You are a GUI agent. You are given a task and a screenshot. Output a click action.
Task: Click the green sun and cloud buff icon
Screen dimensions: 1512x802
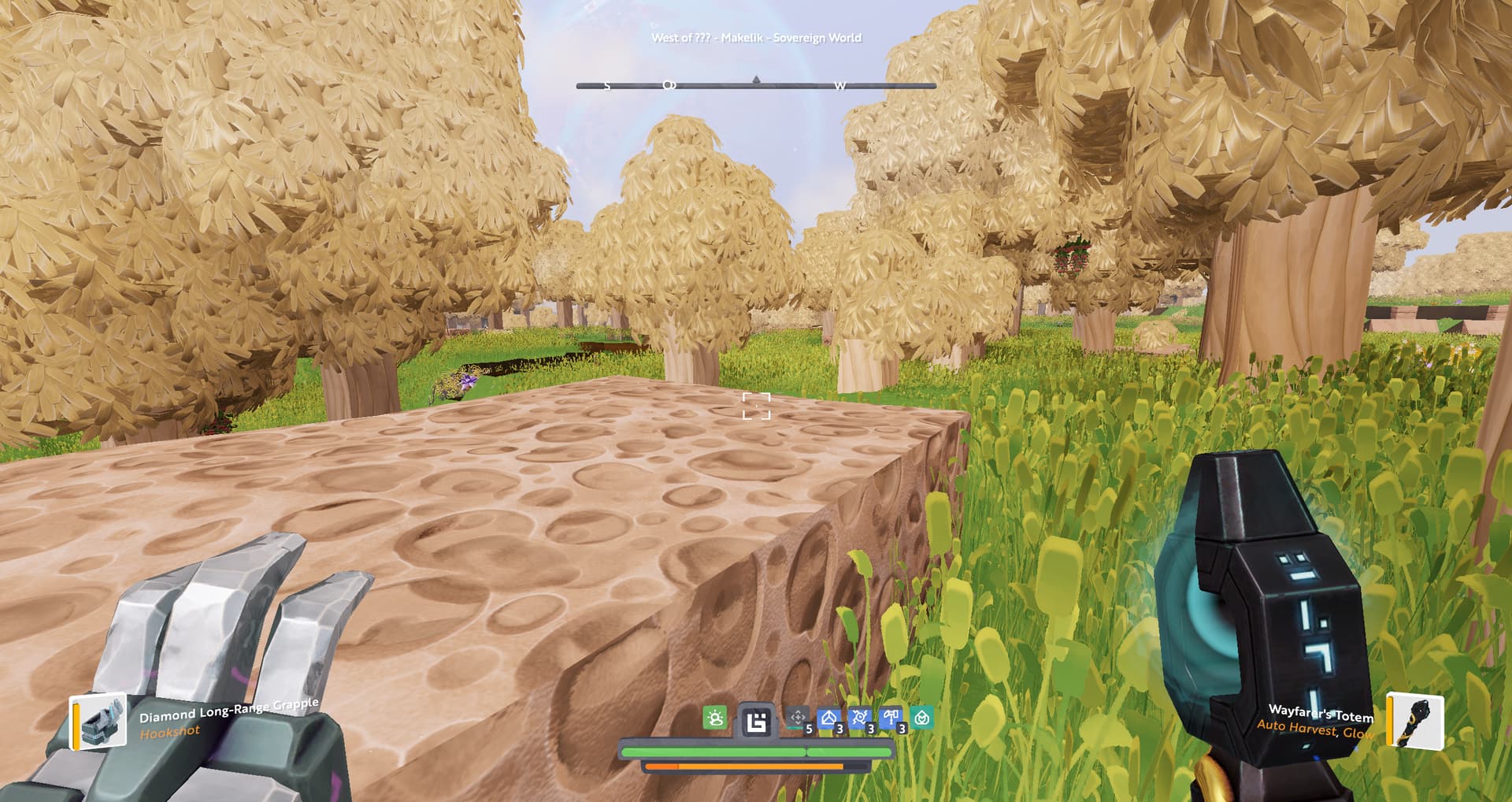click(x=715, y=718)
